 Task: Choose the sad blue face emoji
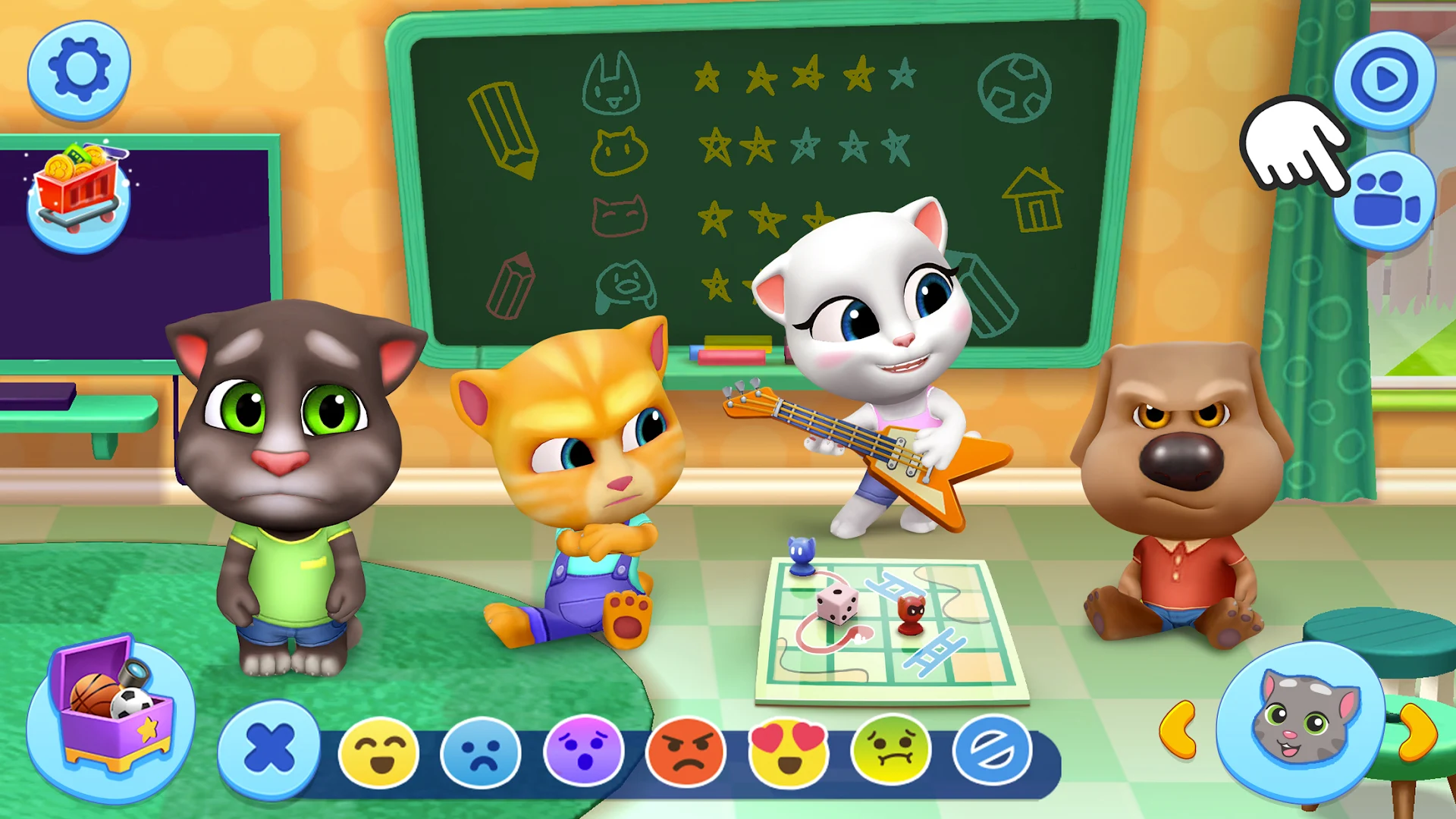coord(482,751)
